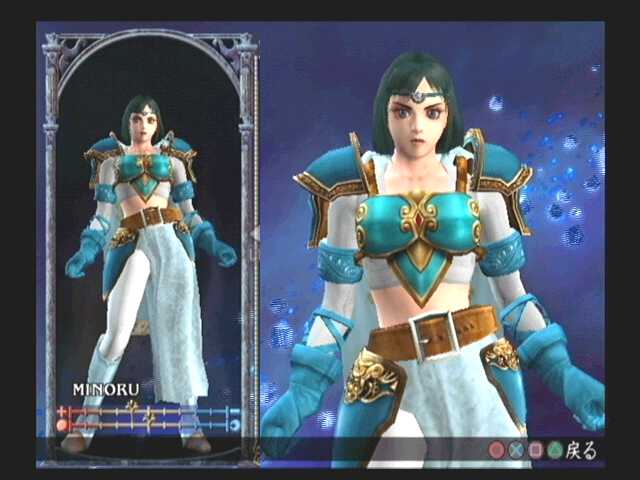The width and height of the screenshot is (640, 480).
Task: Select the full-body character preview panel
Action: point(150,230)
